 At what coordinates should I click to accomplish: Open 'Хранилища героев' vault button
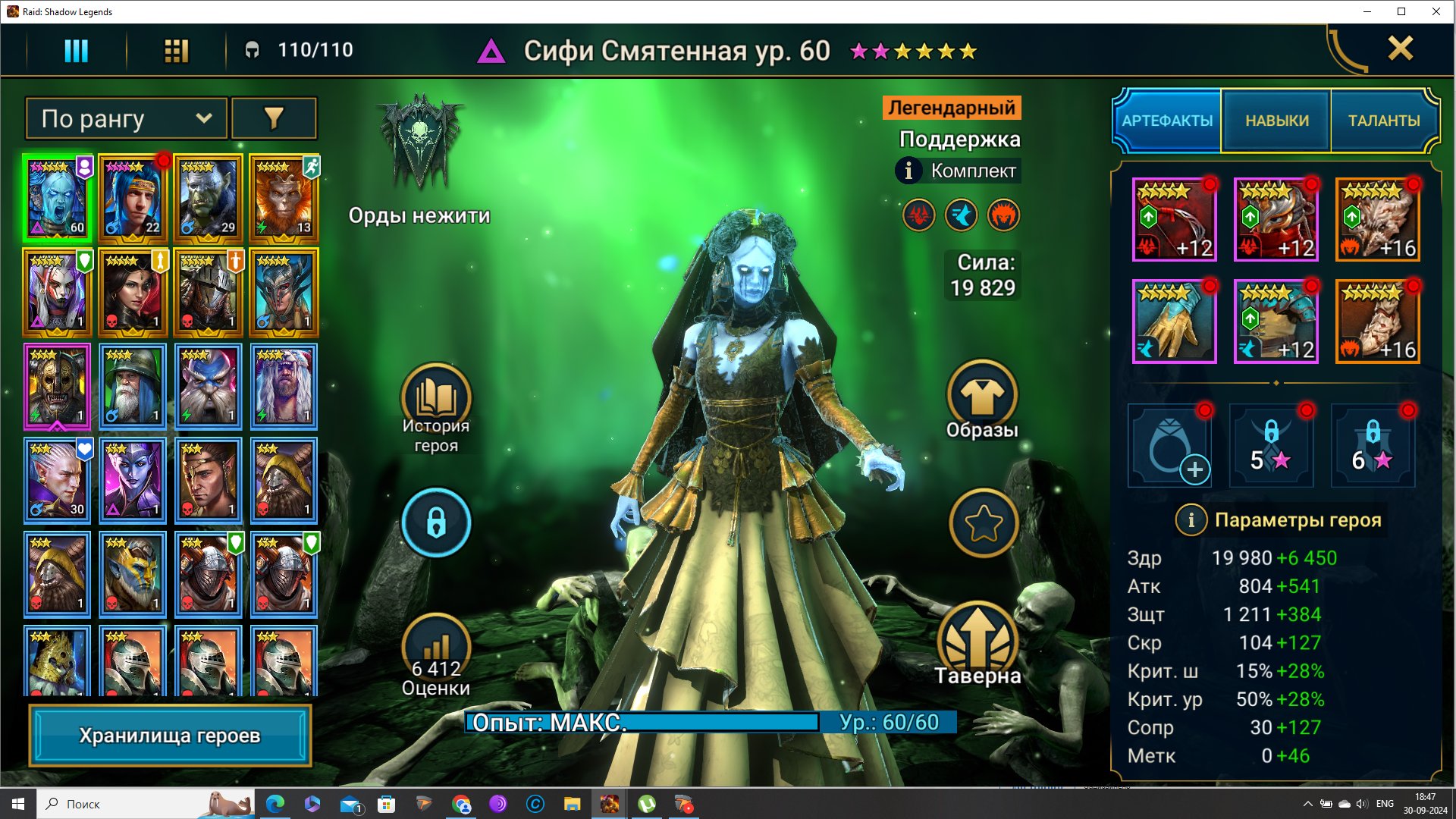click(170, 736)
